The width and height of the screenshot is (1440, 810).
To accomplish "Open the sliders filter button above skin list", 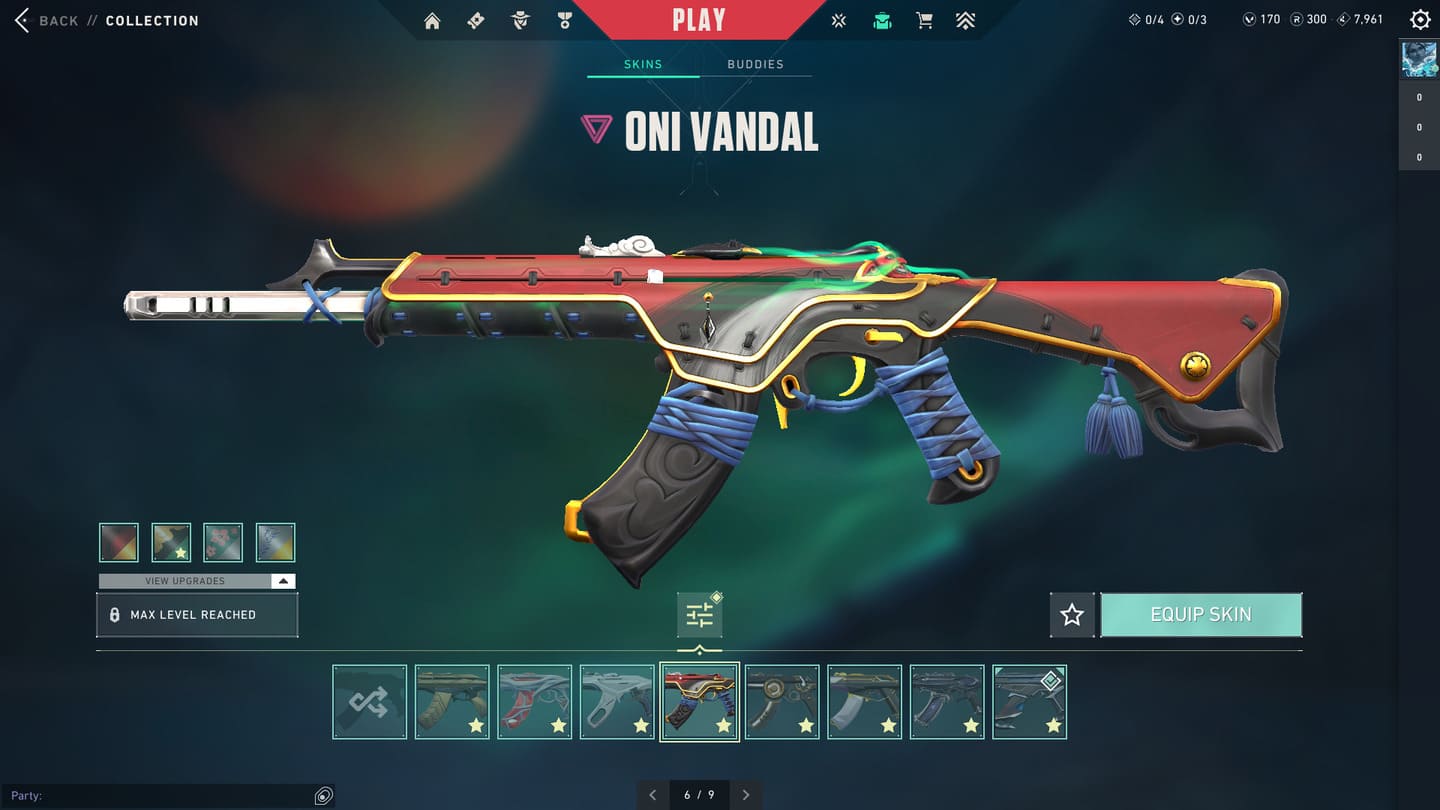I will 700,615.
